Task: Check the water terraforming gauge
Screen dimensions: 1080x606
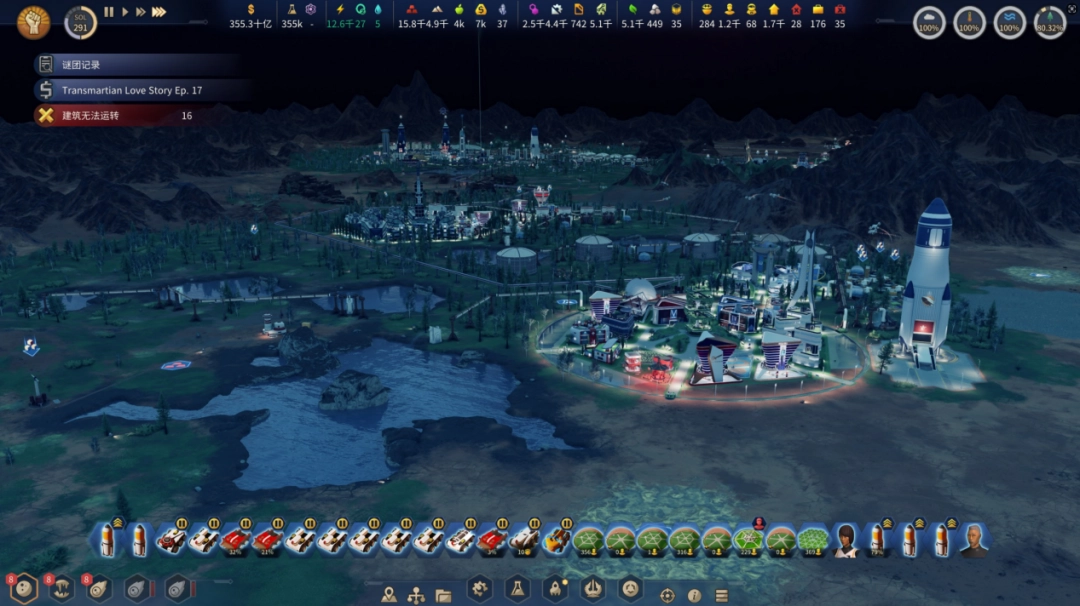Action: (x=1009, y=22)
